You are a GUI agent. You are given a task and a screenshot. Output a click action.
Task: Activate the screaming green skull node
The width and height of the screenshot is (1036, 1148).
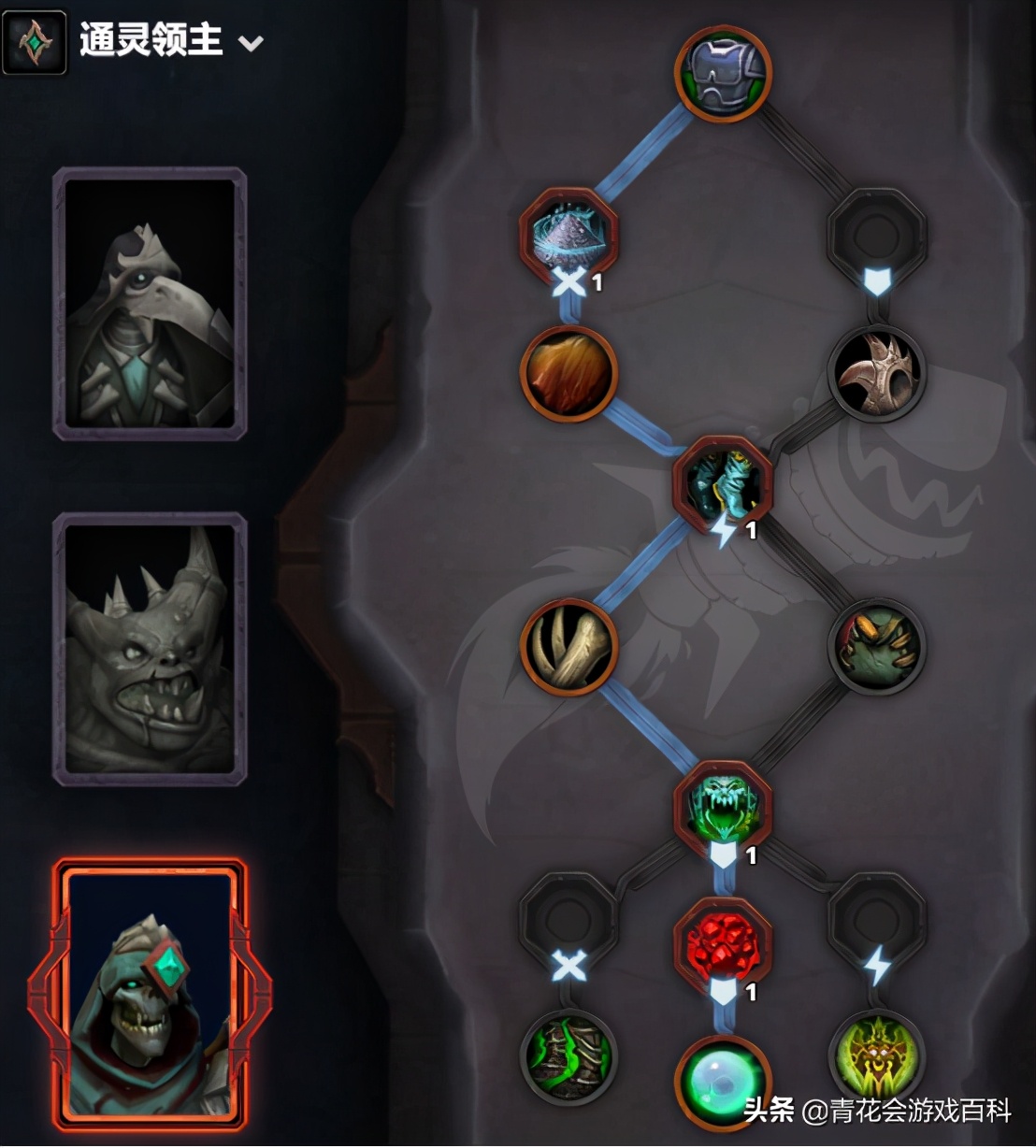(x=723, y=808)
